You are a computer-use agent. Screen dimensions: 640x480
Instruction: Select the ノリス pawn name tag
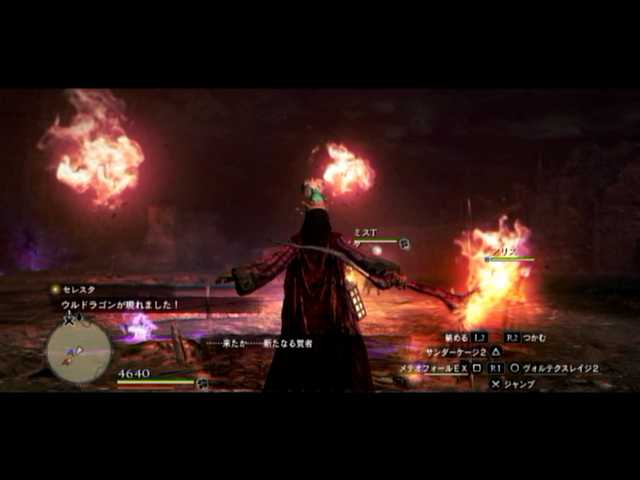point(506,253)
